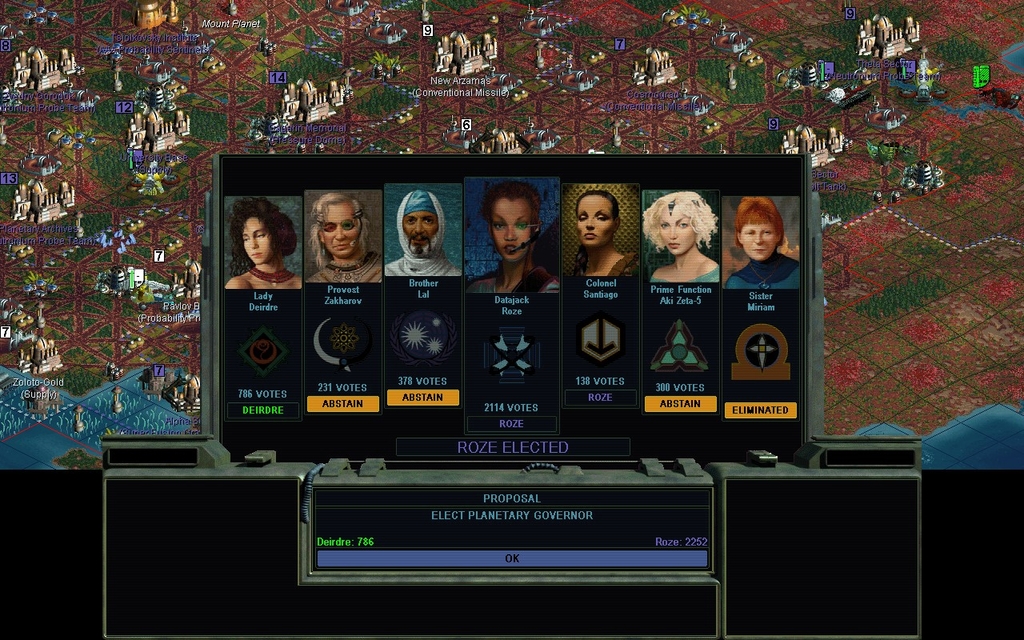1024x640 pixels.
Task: Select Datajack Roze's faction emblem
Action: 511,356
